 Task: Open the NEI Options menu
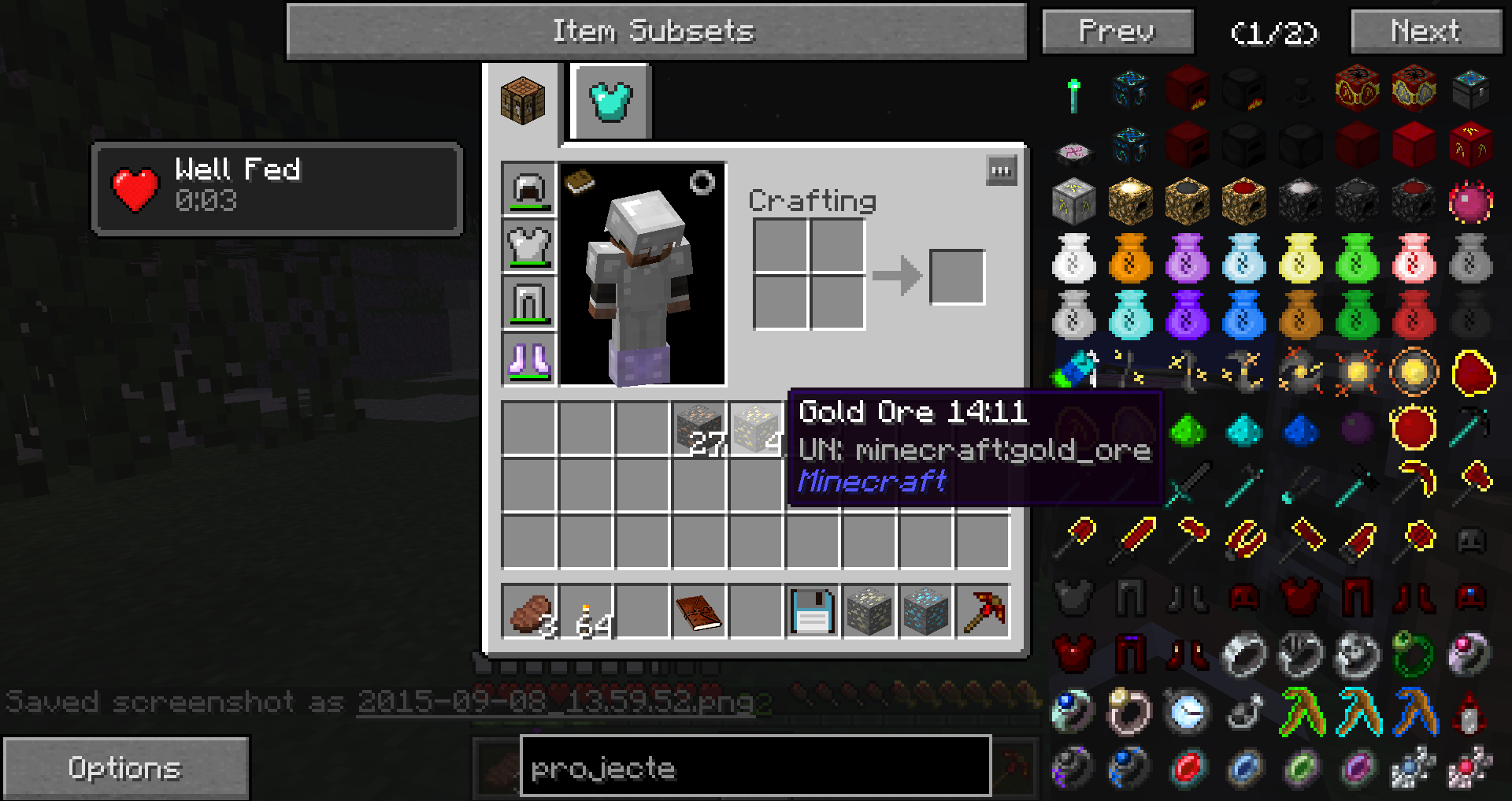point(126,768)
